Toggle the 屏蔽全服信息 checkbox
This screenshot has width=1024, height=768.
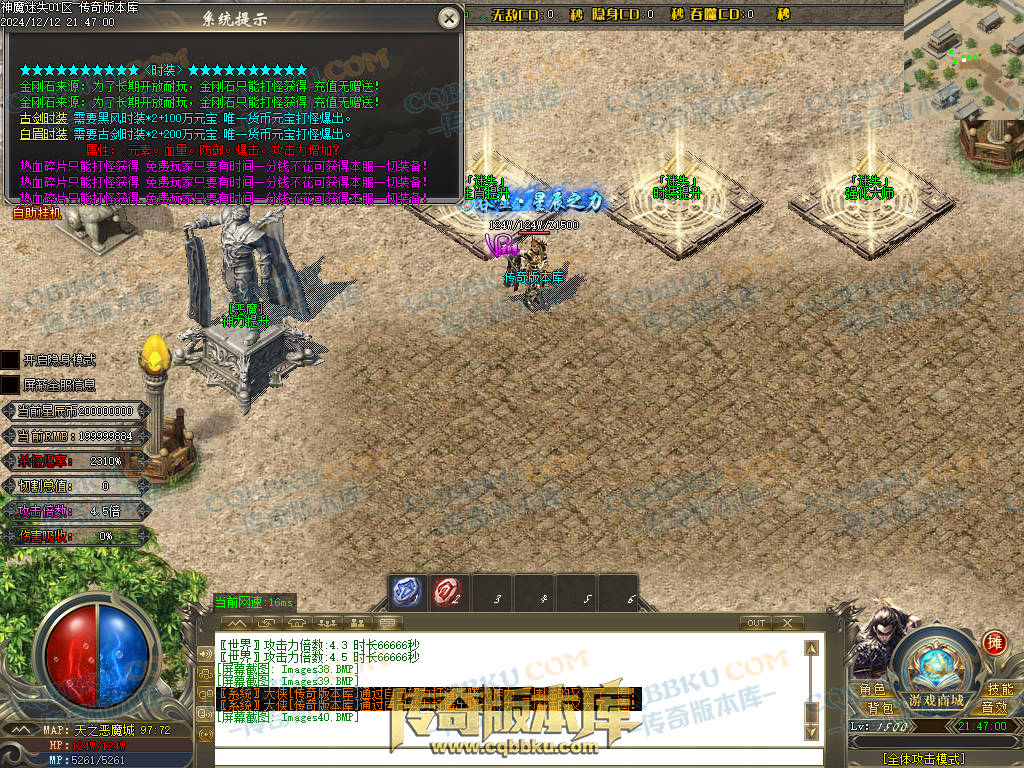(10, 384)
